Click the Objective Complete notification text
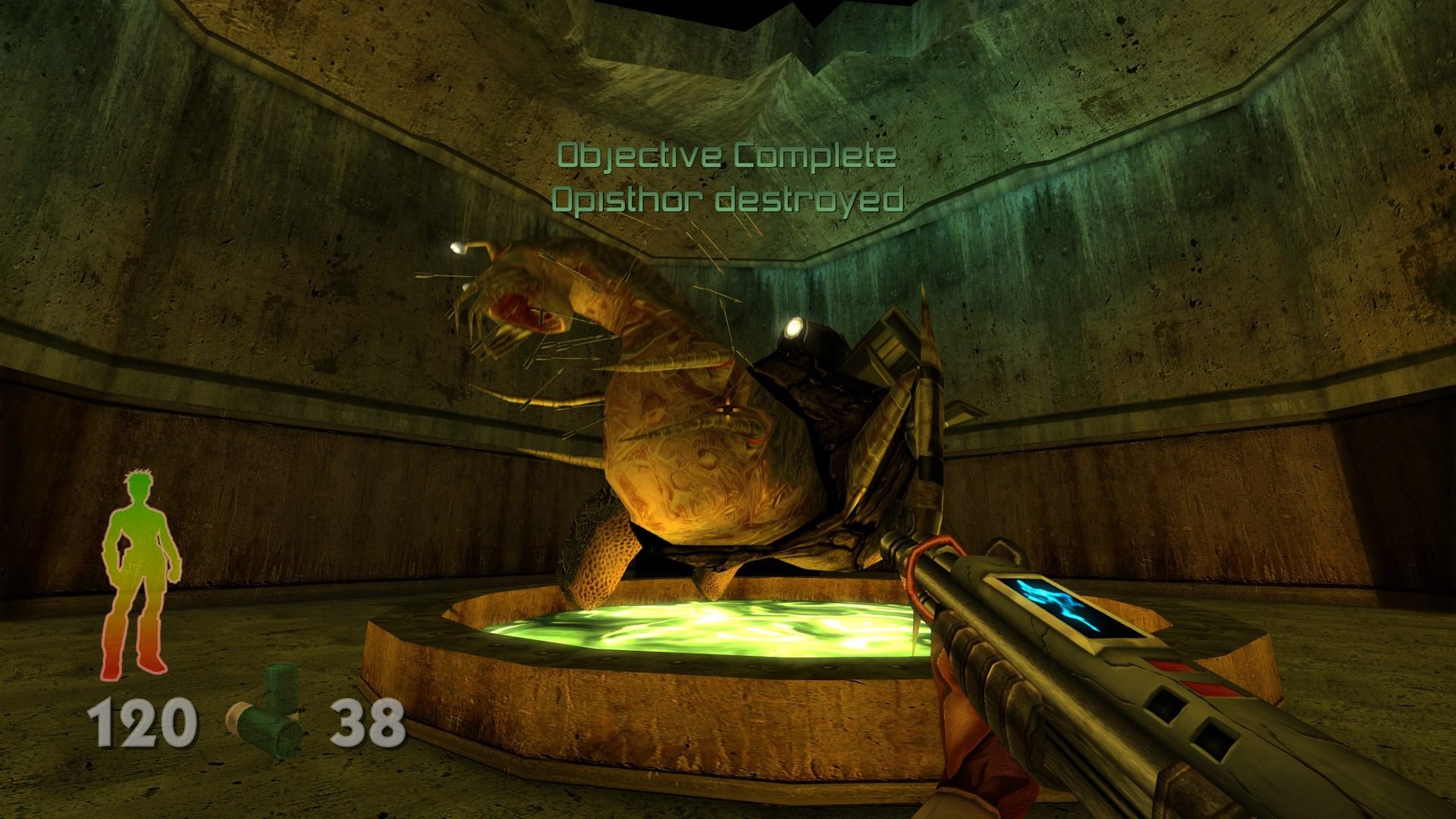 tap(726, 155)
